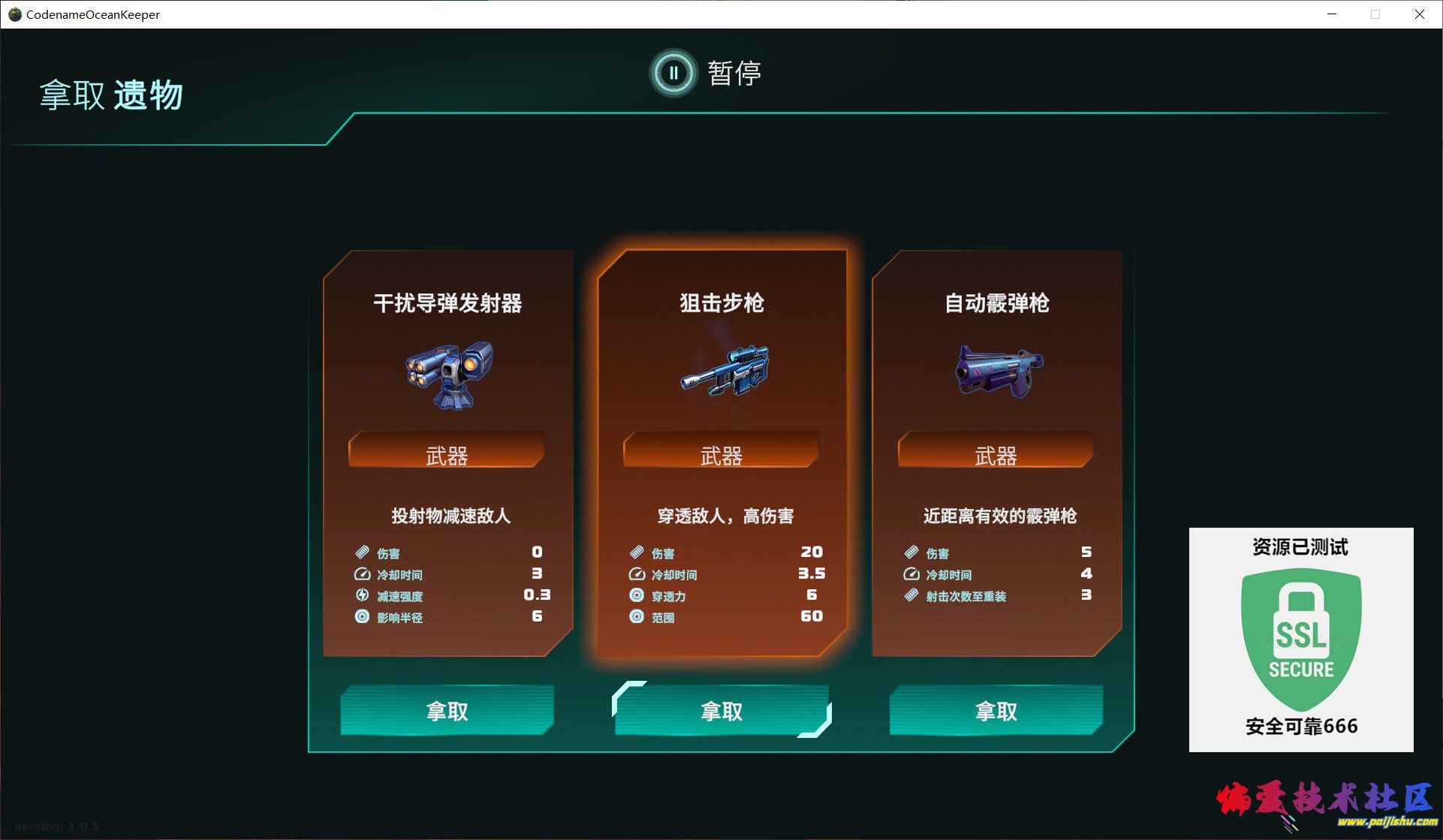1443x840 pixels.
Task: Click the 武器 label on the sniper rifle card
Action: [x=722, y=454]
